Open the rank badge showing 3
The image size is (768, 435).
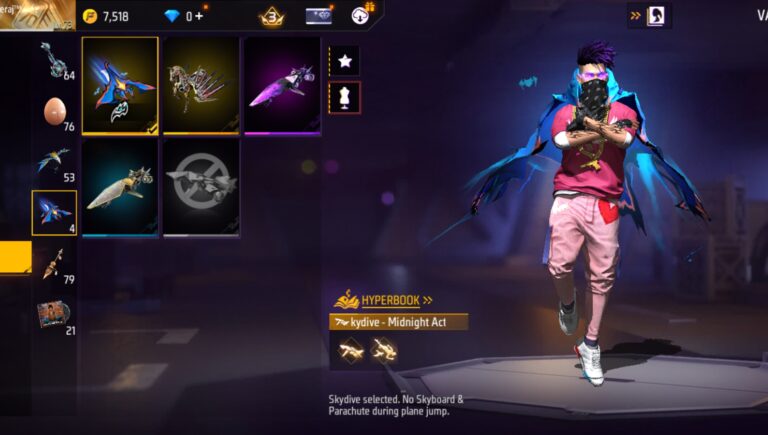(271, 16)
